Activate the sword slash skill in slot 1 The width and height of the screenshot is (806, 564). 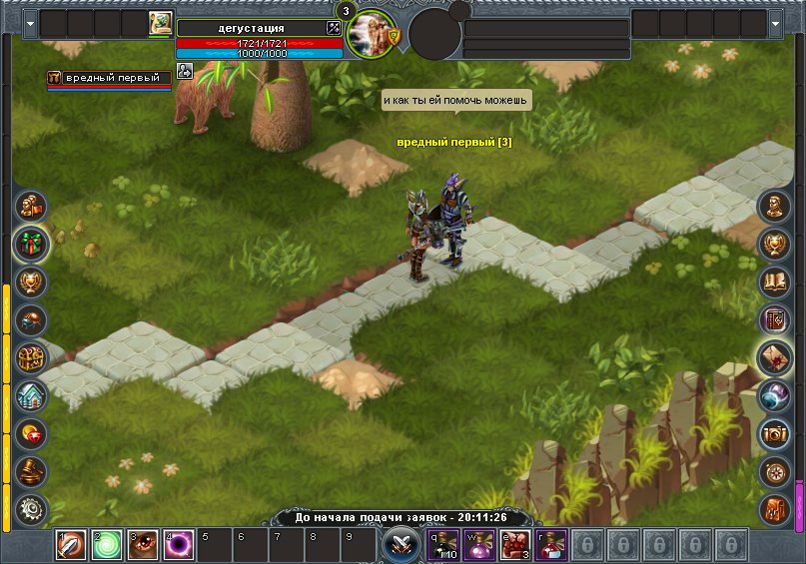click(x=70, y=544)
